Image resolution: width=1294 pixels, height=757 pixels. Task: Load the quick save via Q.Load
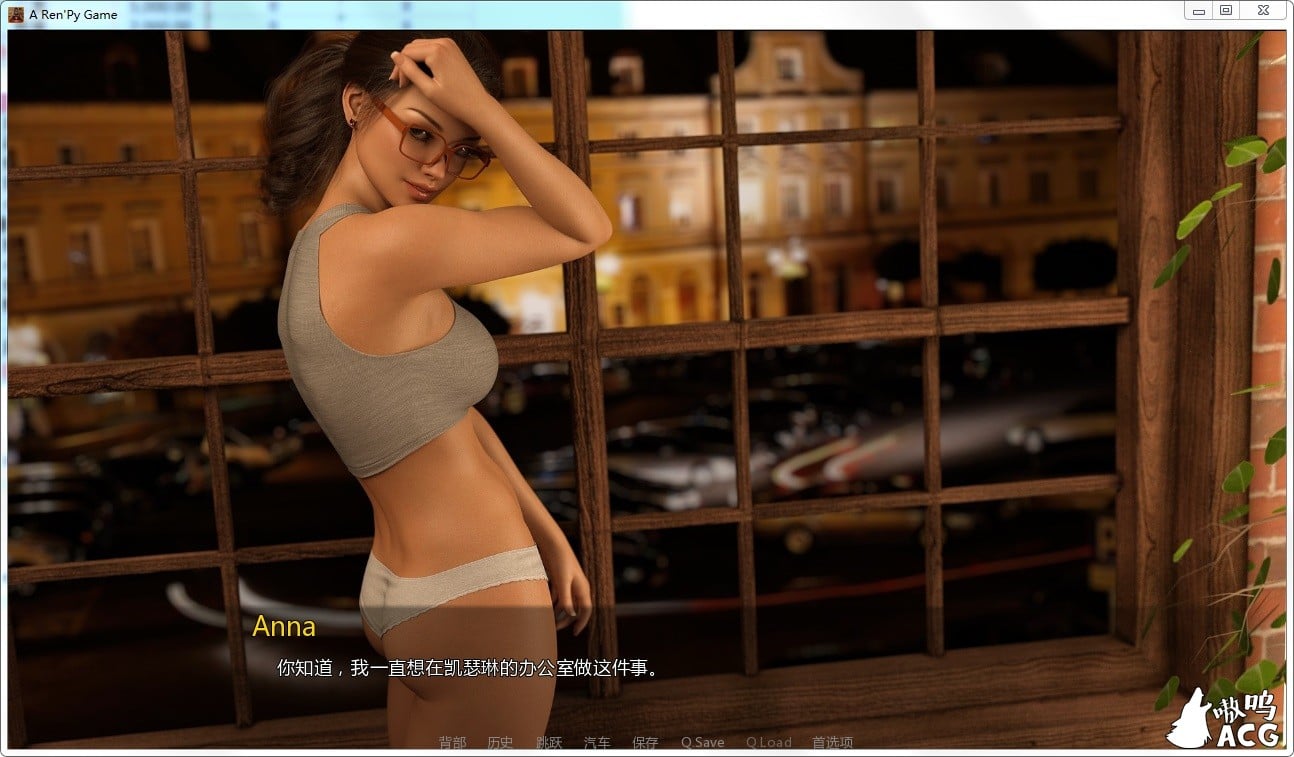pos(767,743)
